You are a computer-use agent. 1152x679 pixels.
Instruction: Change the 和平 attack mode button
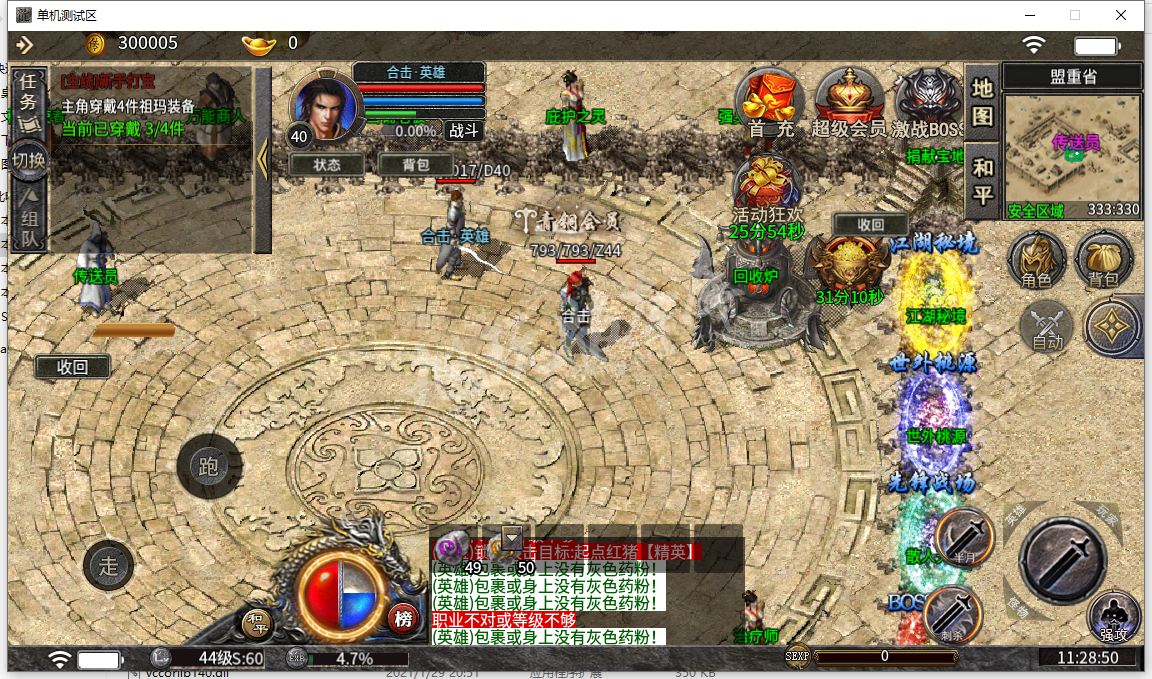(x=983, y=181)
